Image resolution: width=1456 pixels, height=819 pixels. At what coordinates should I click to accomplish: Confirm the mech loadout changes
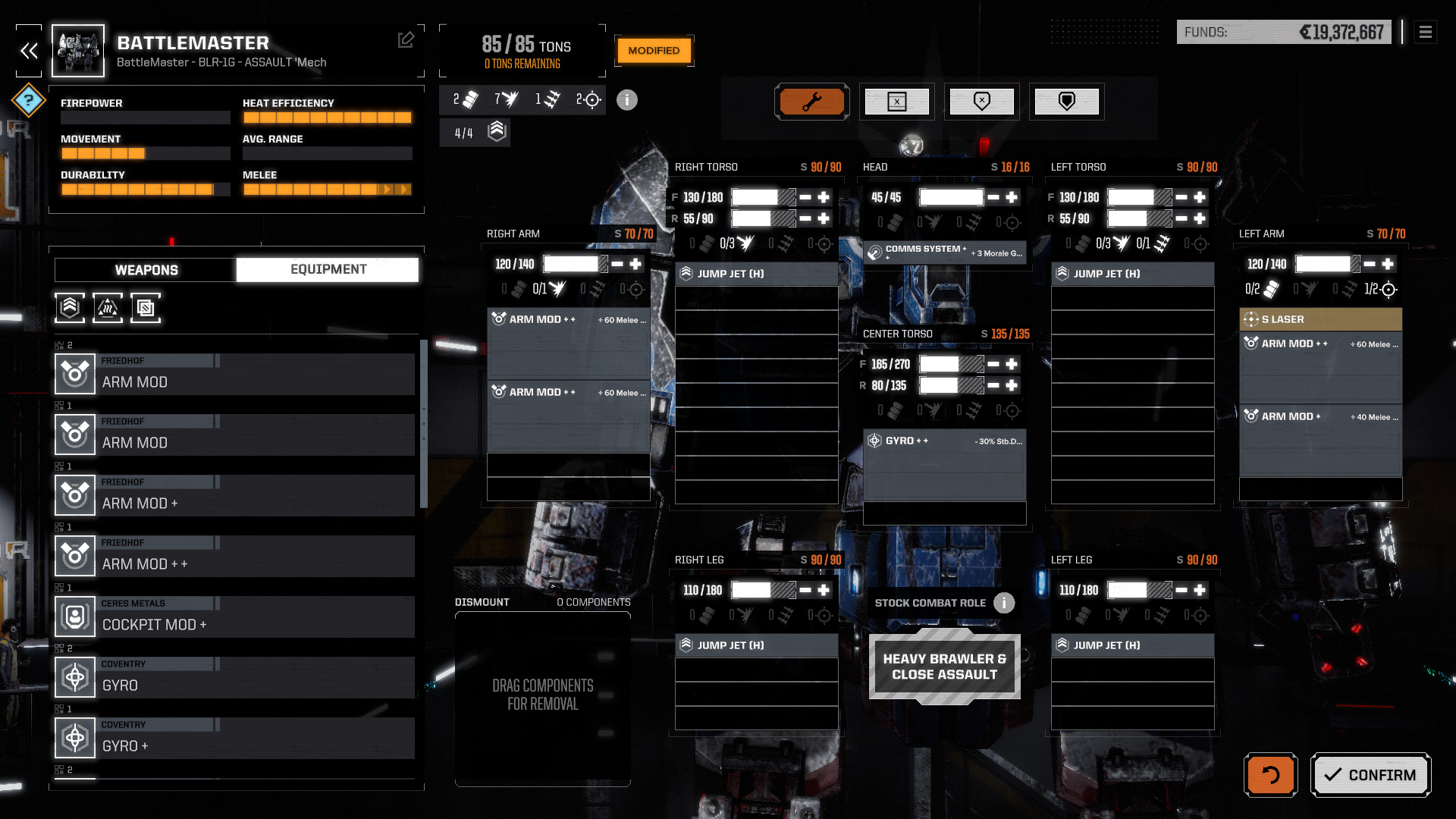[x=1370, y=775]
